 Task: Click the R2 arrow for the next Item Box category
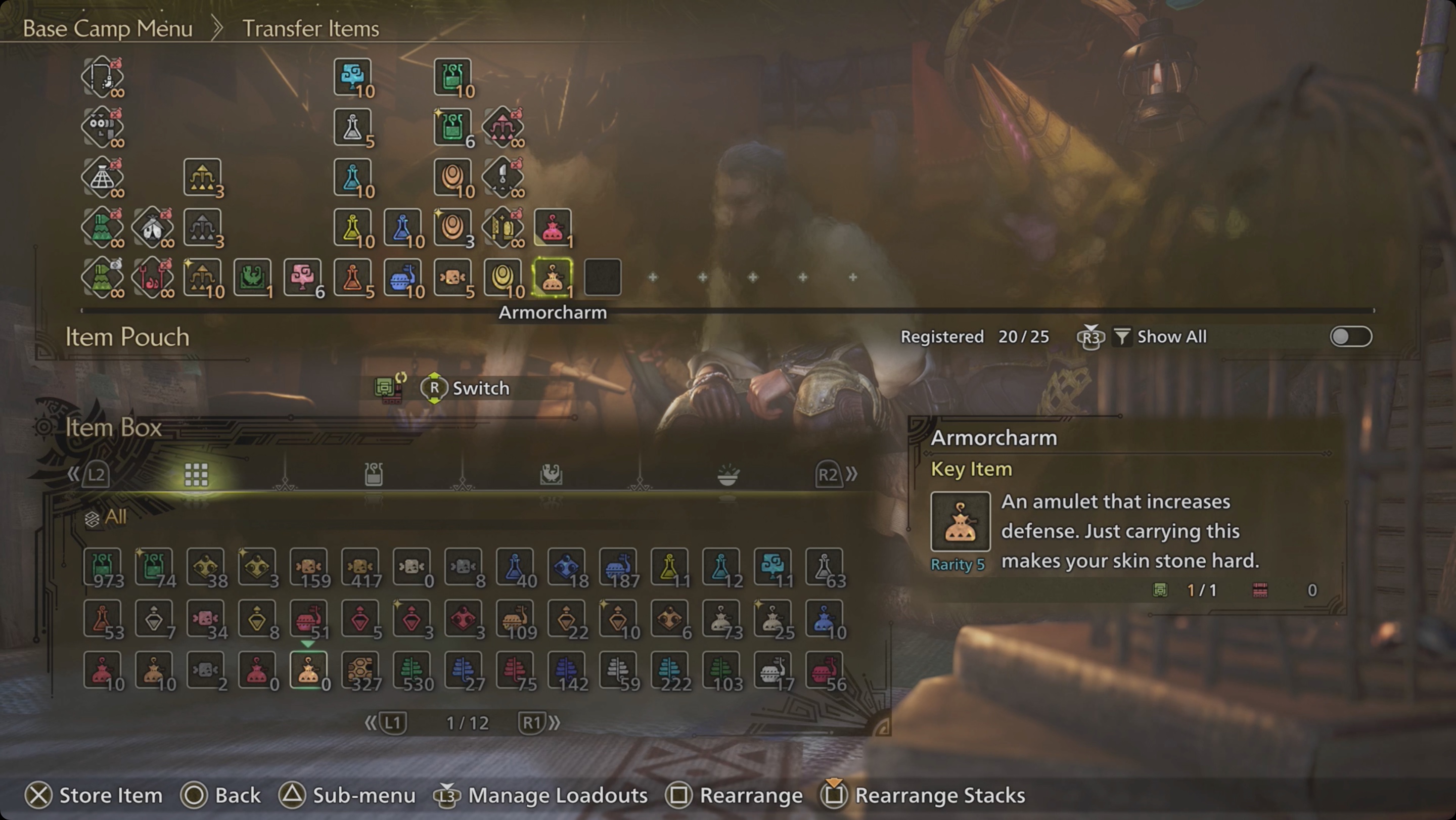(830, 475)
